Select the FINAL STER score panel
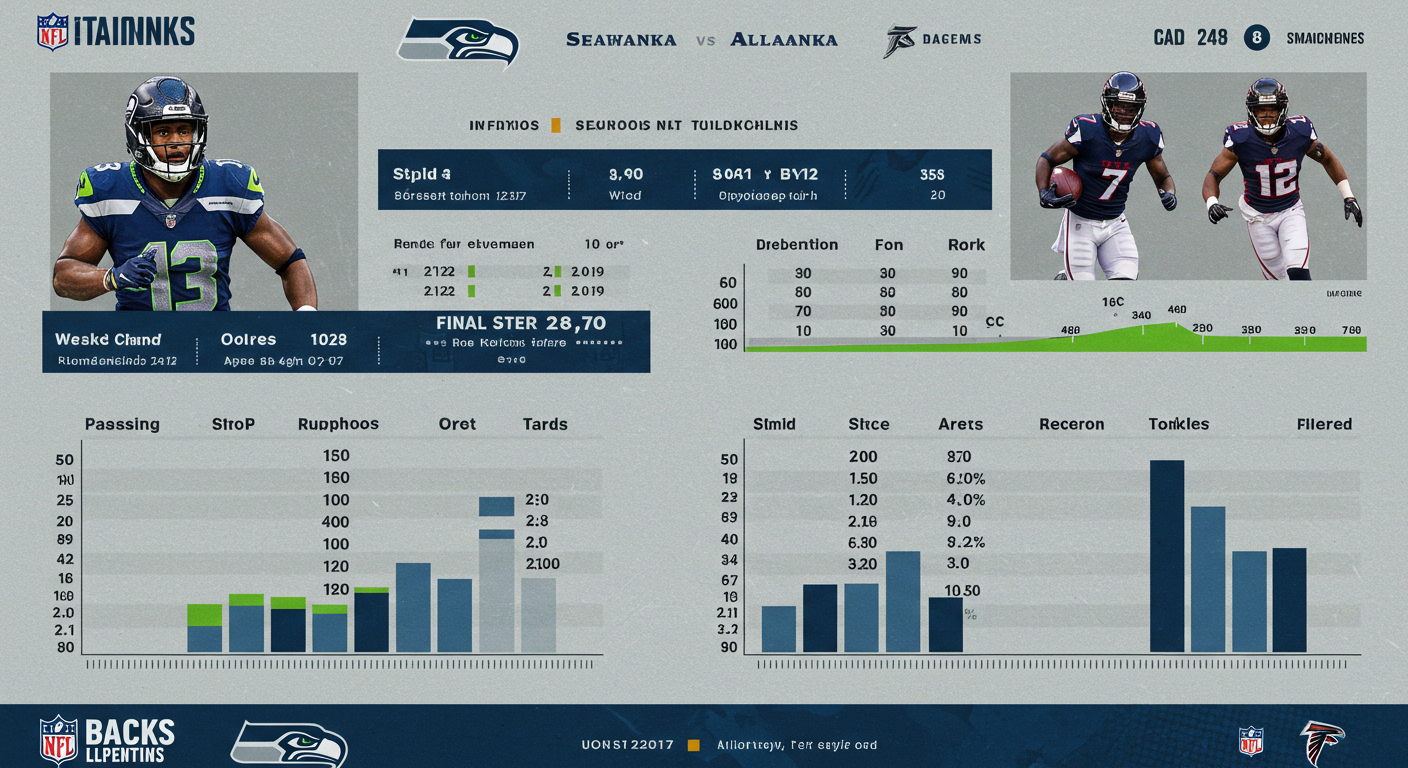The height and width of the screenshot is (768, 1408). pyautogui.click(x=521, y=341)
